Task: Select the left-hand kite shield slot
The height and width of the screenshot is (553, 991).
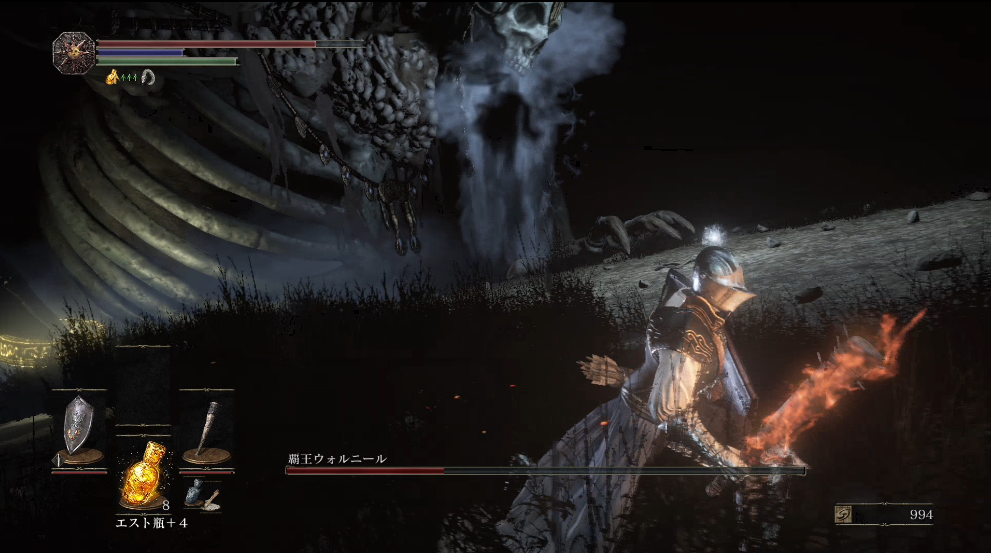Action: [78, 428]
